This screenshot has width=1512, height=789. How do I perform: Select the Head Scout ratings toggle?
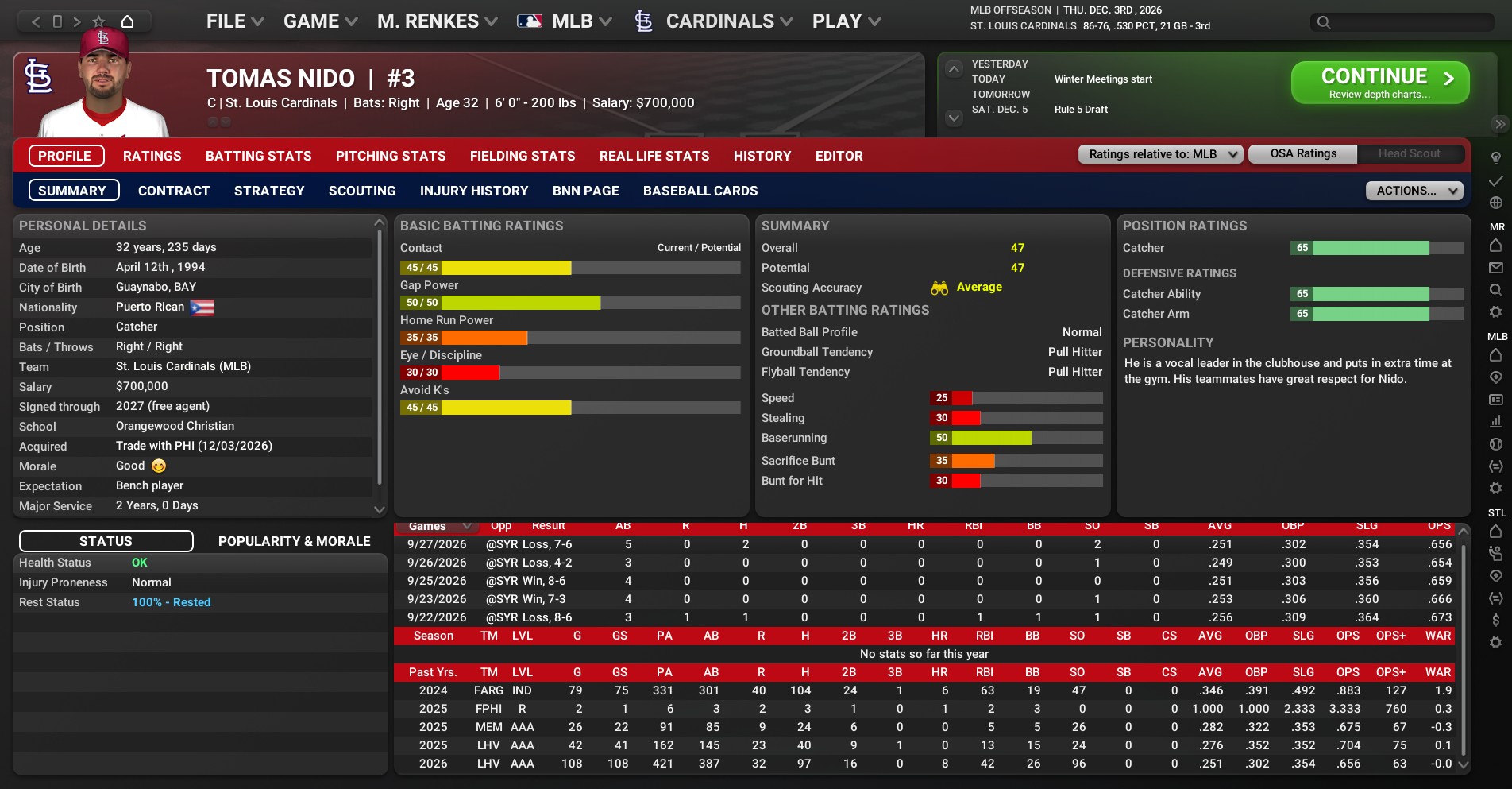[1409, 153]
